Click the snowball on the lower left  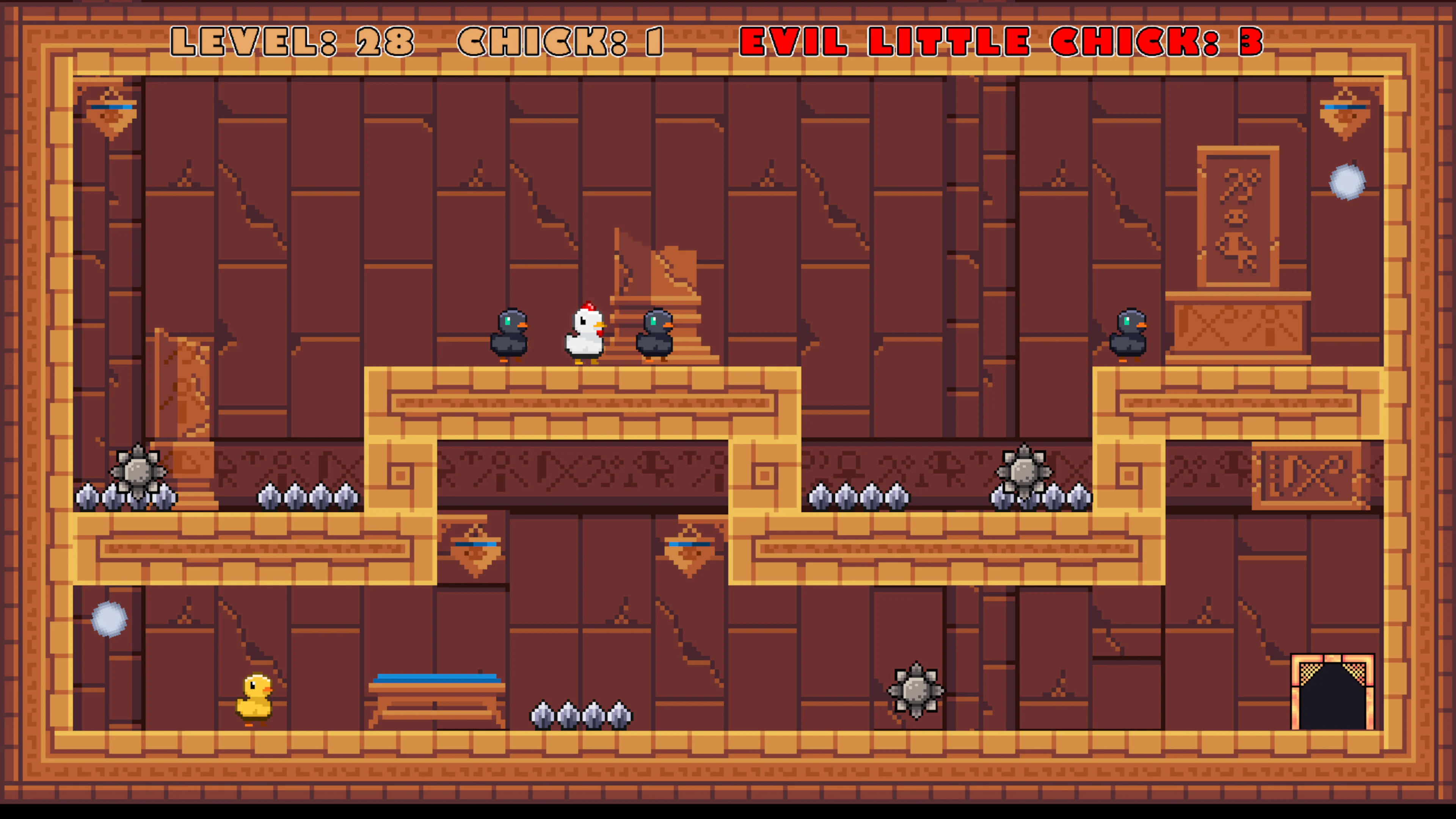pos(111,620)
